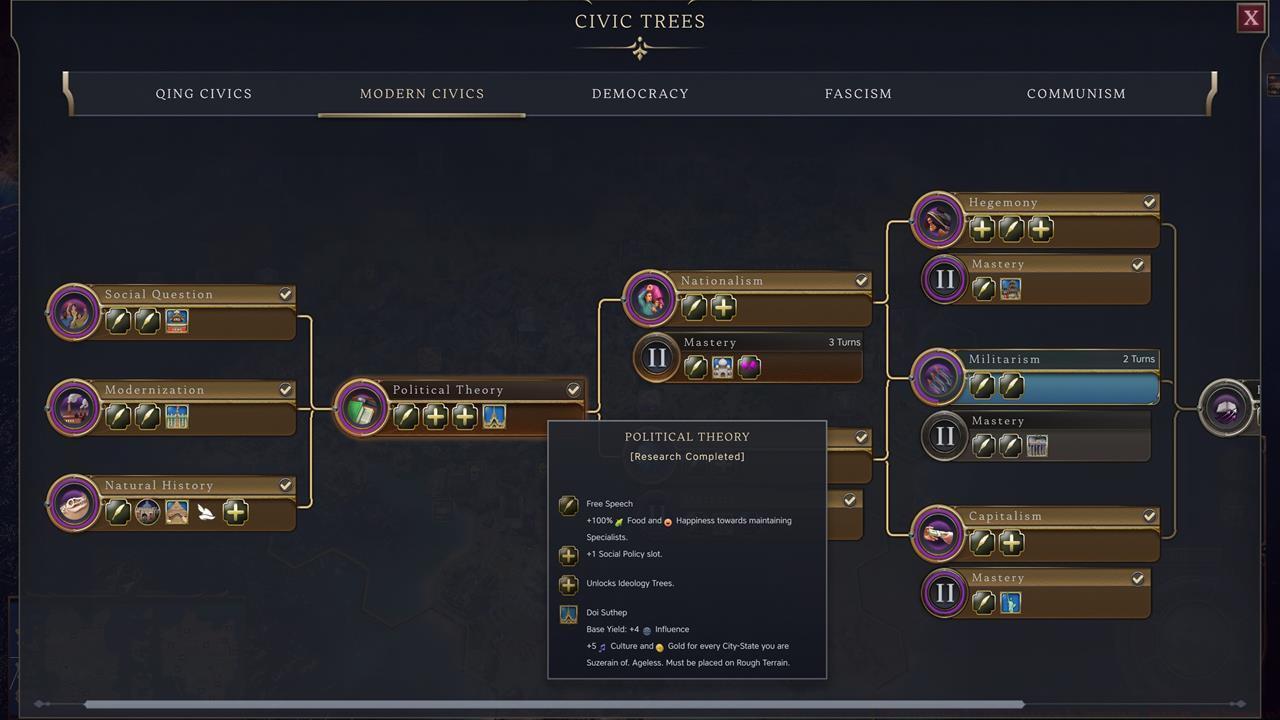Click the Taj Mahal icon in Nationalism Mastery
This screenshot has width=1280, height=720.
coord(722,366)
